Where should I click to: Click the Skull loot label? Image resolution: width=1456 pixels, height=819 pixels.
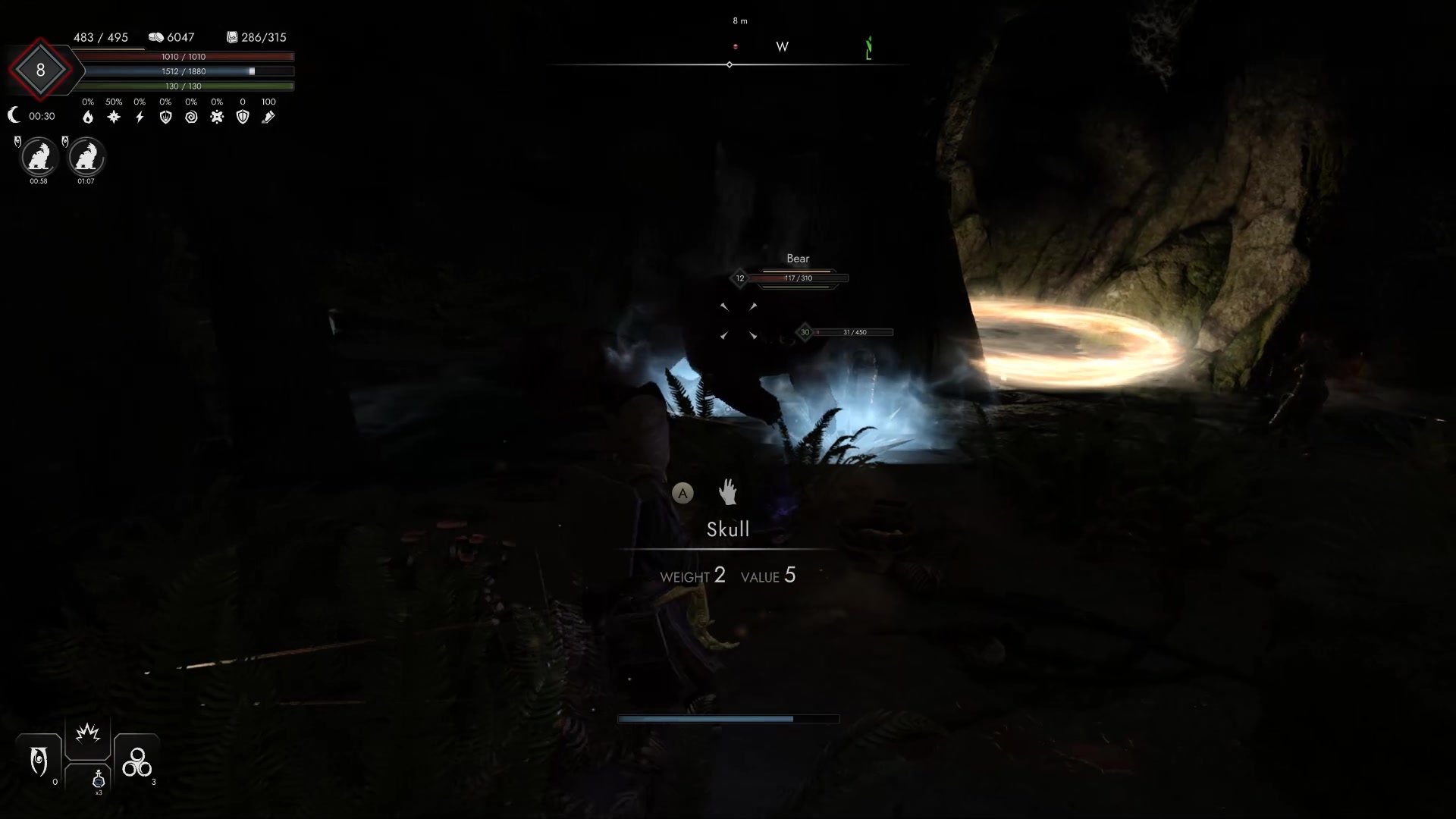click(x=728, y=529)
